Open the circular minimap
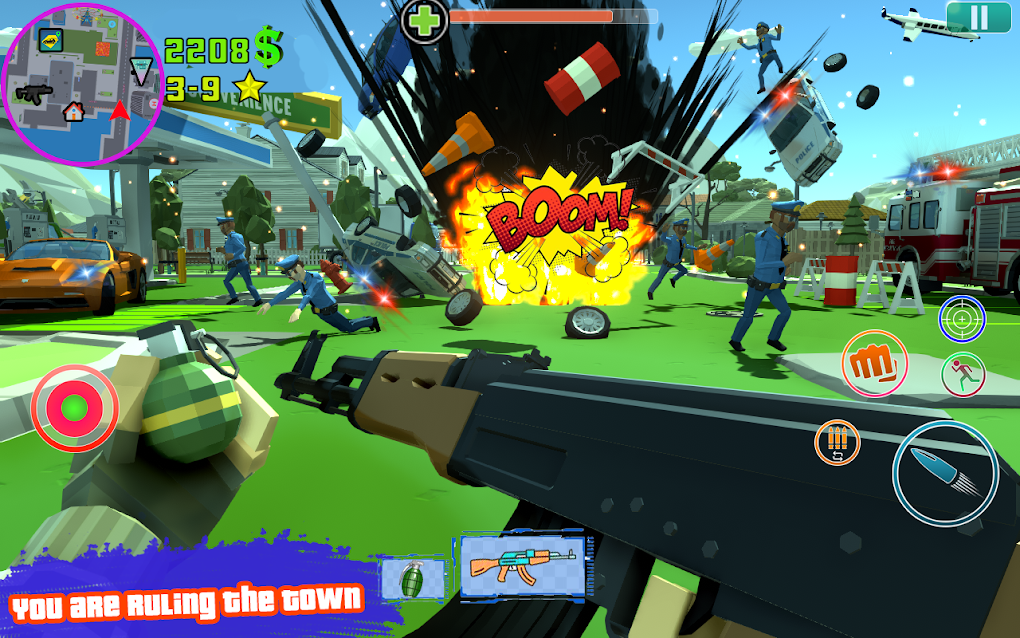Image resolution: width=1020 pixels, height=638 pixels. click(82, 85)
